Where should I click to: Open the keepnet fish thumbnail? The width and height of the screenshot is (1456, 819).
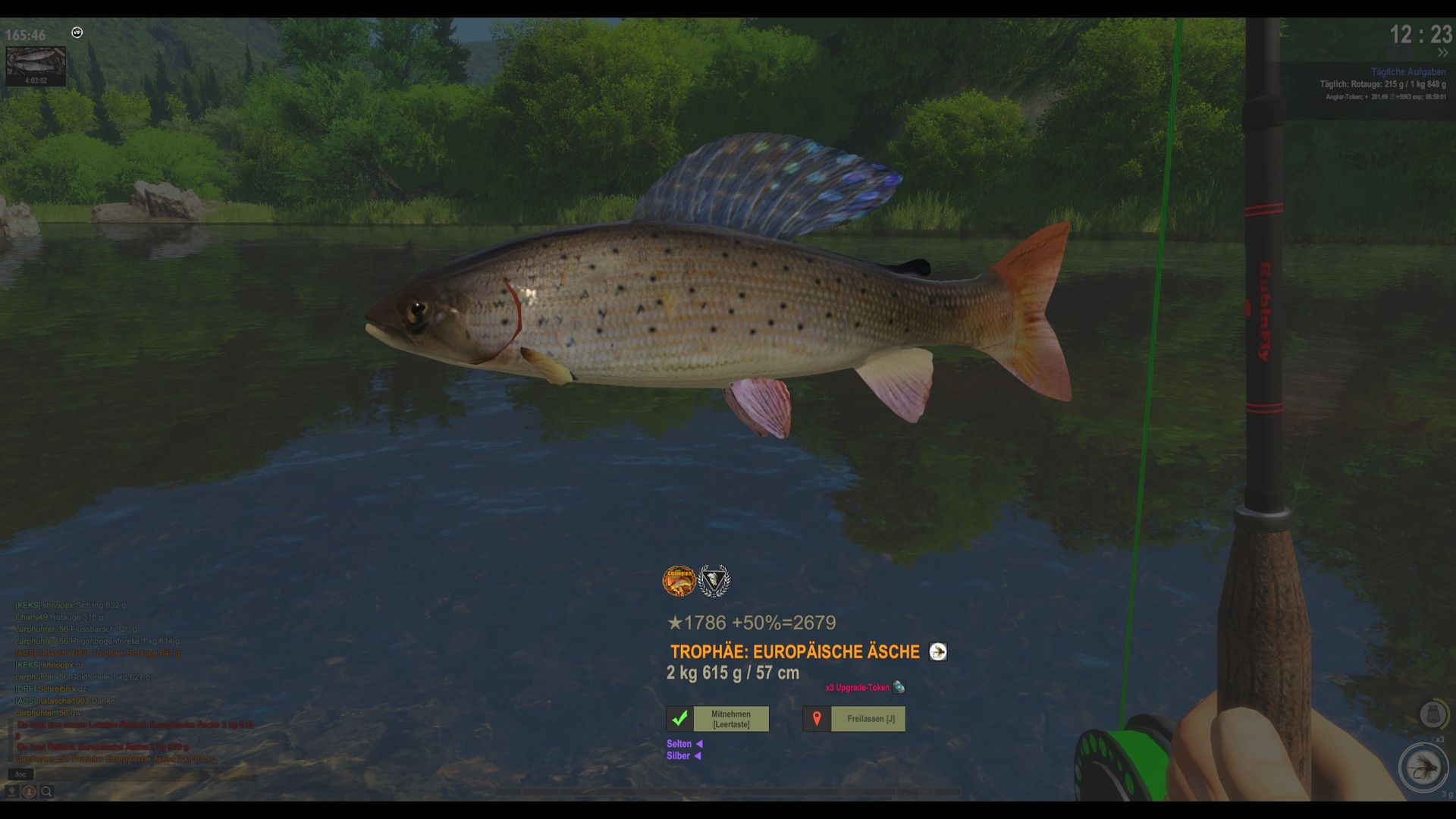36,64
